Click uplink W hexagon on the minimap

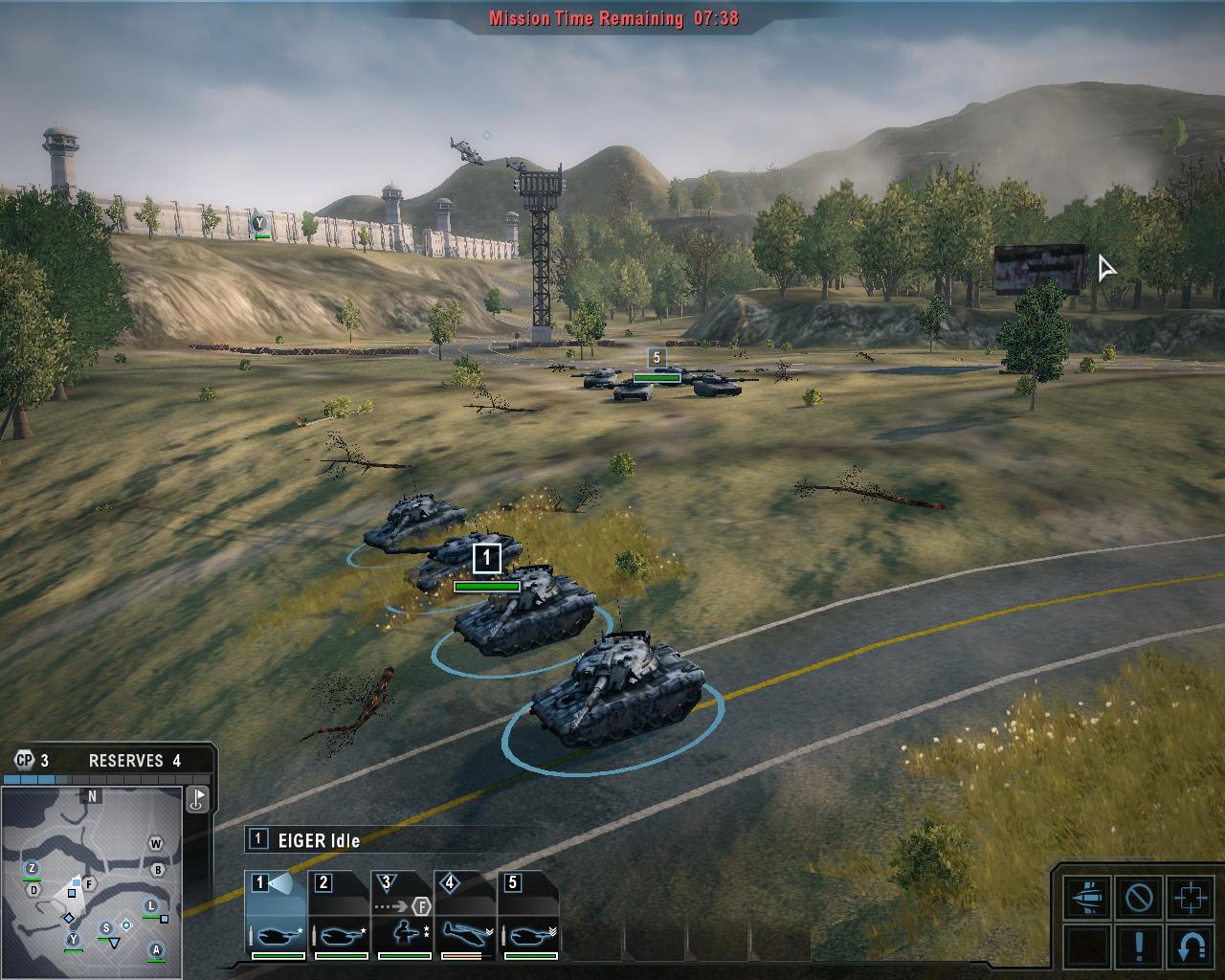click(156, 844)
